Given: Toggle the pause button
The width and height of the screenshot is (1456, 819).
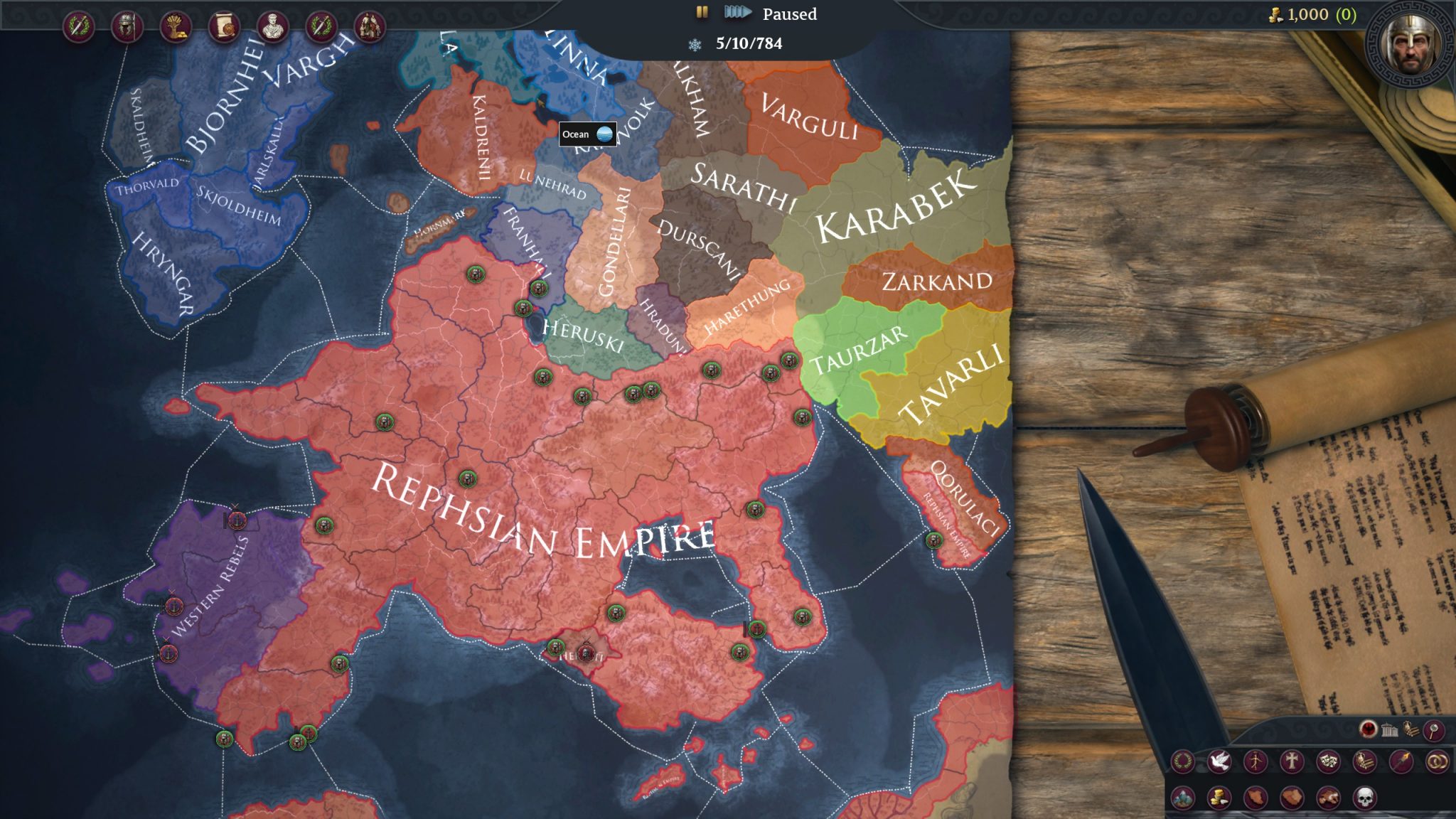Looking at the screenshot, I should [x=702, y=13].
